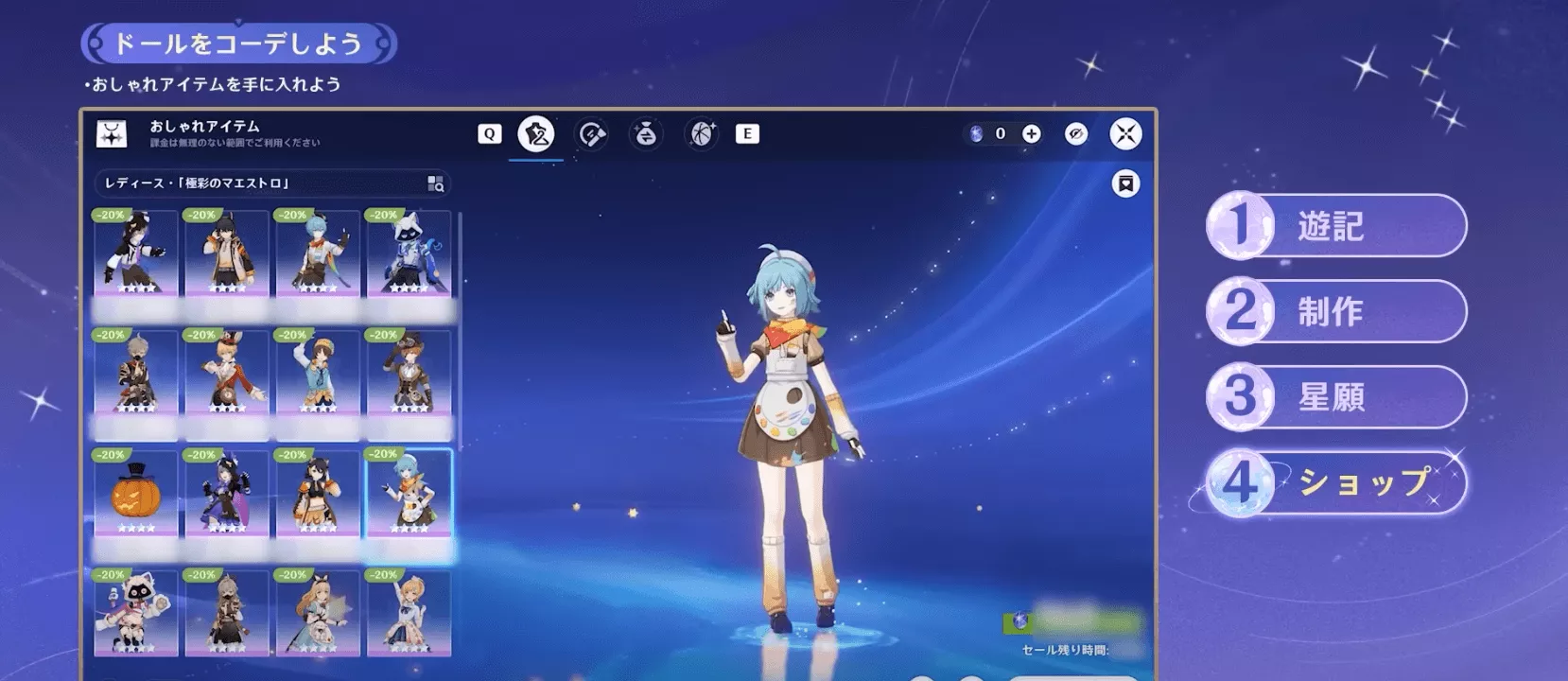Click the 遊記 button on the right
Image resolution: width=1568 pixels, height=681 pixels.
pyautogui.click(x=1335, y=227)
